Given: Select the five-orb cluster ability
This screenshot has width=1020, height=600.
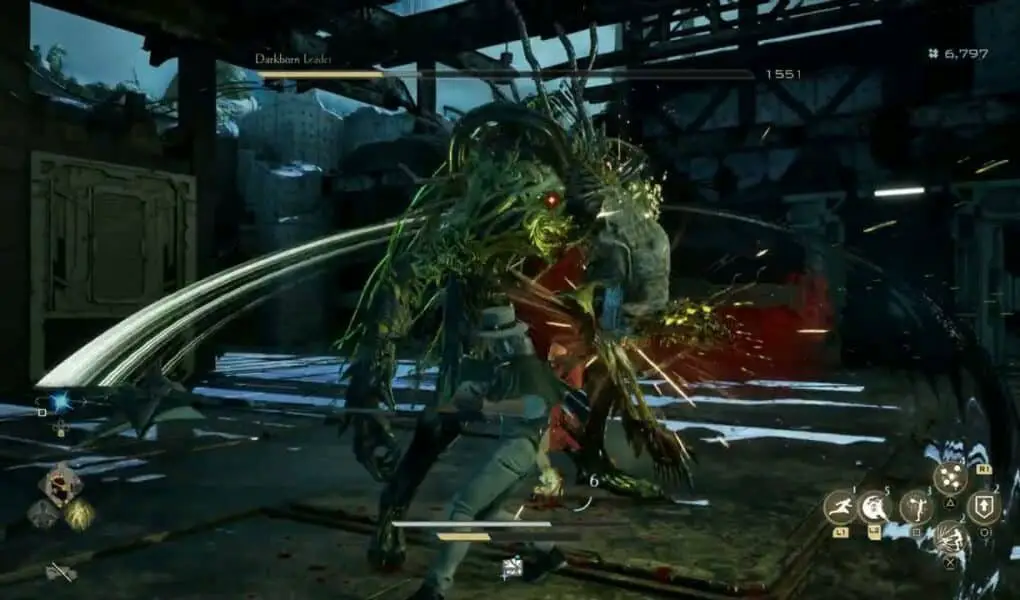Looking at the screenshot, I should (950, 478).
